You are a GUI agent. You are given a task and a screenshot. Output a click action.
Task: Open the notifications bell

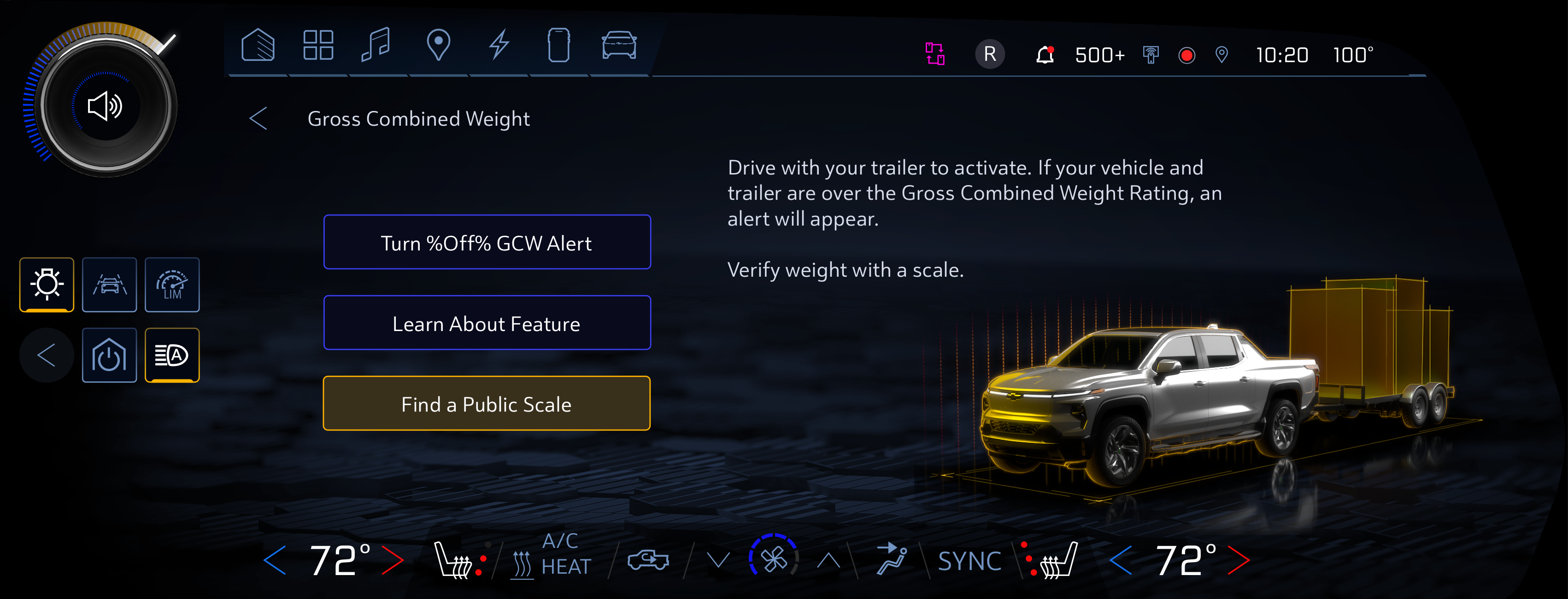pos(1045,55)
